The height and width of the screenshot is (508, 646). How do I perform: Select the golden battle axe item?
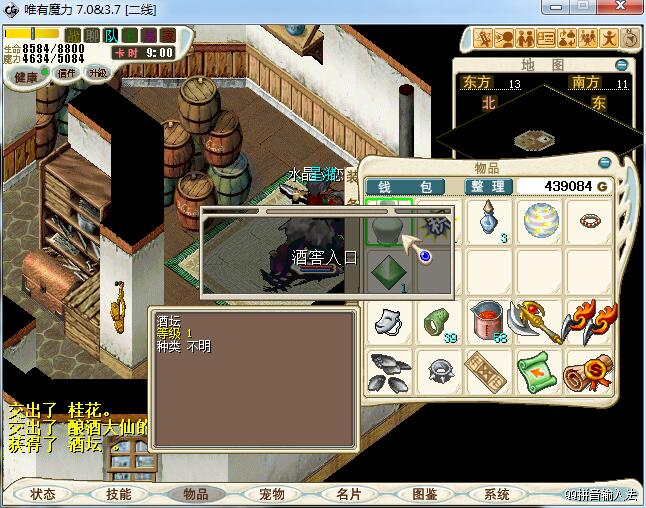click(x=539, y=321)
